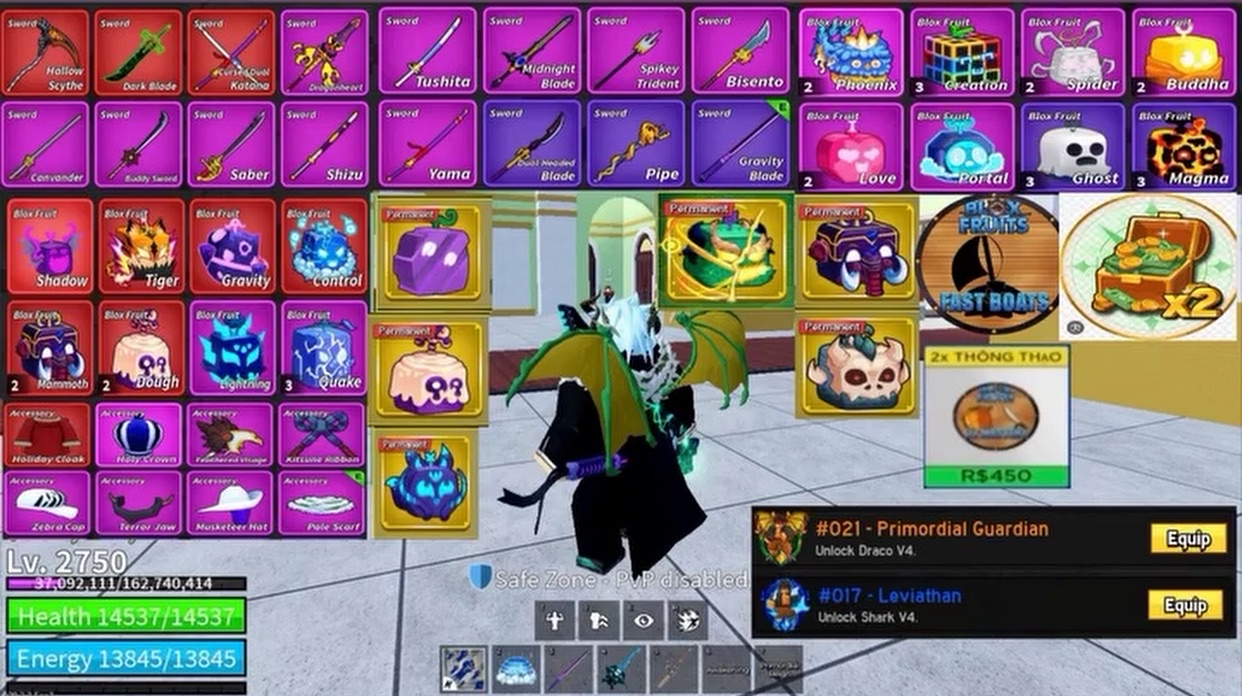This screenshot has height=696, width=1242.
Task: Select the Phoenix blox fruit
Action: [850, 52]
